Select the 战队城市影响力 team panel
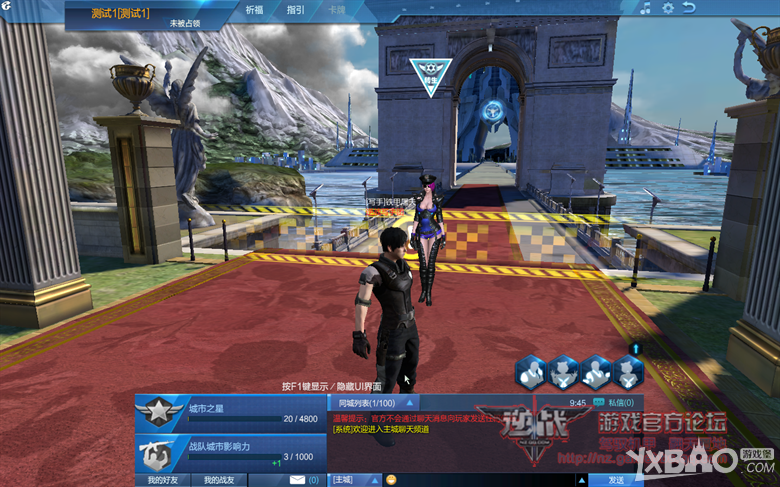 230,451
